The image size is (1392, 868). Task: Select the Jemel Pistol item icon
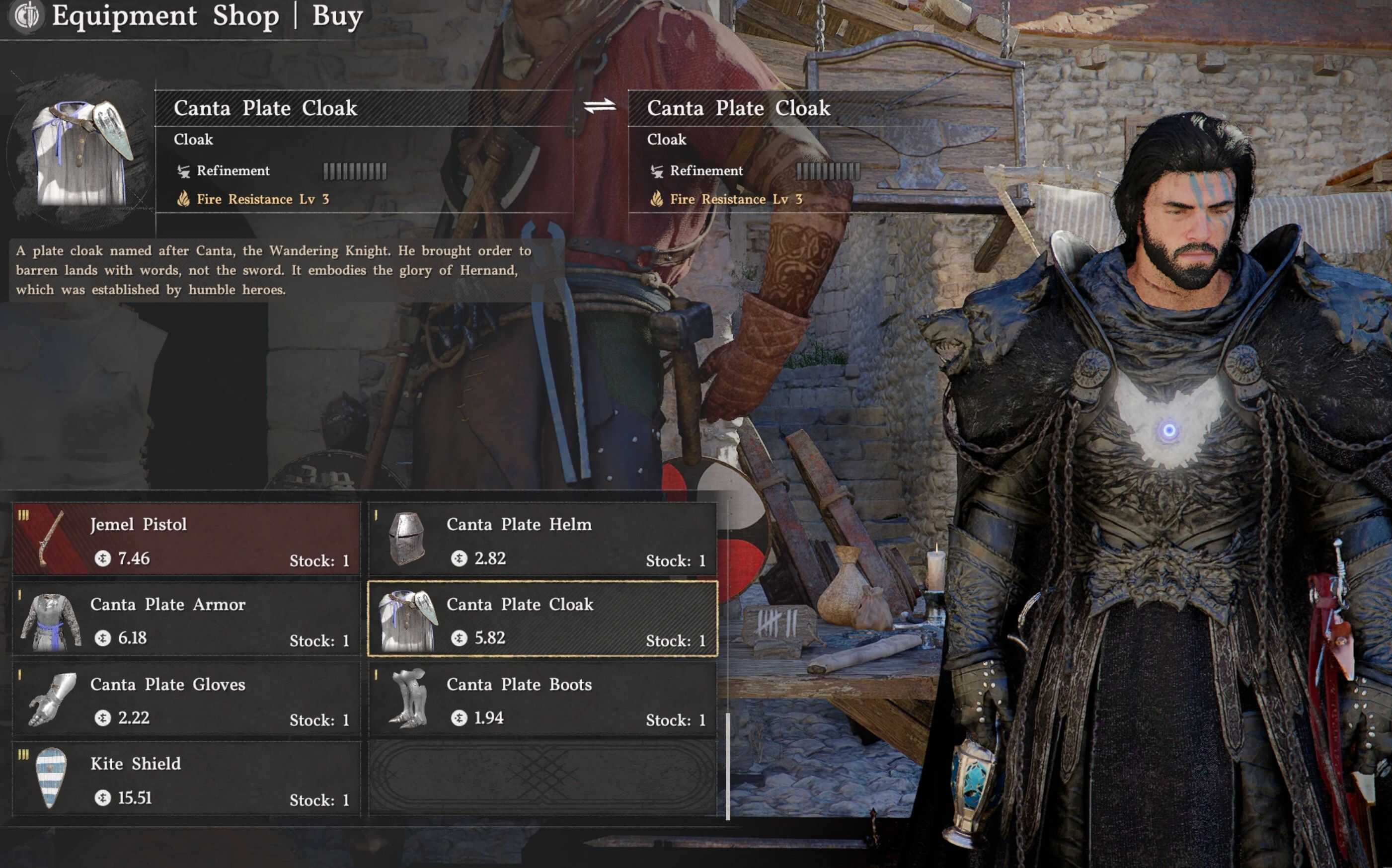52,540
